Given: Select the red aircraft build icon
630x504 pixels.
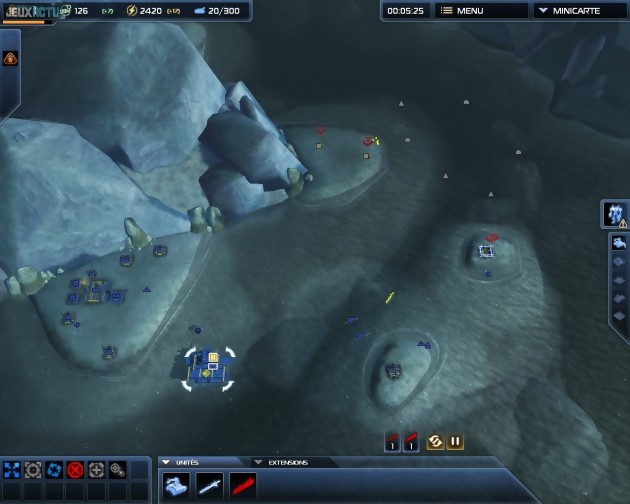Looking at the screenshot, I should [x=243, y=486].
